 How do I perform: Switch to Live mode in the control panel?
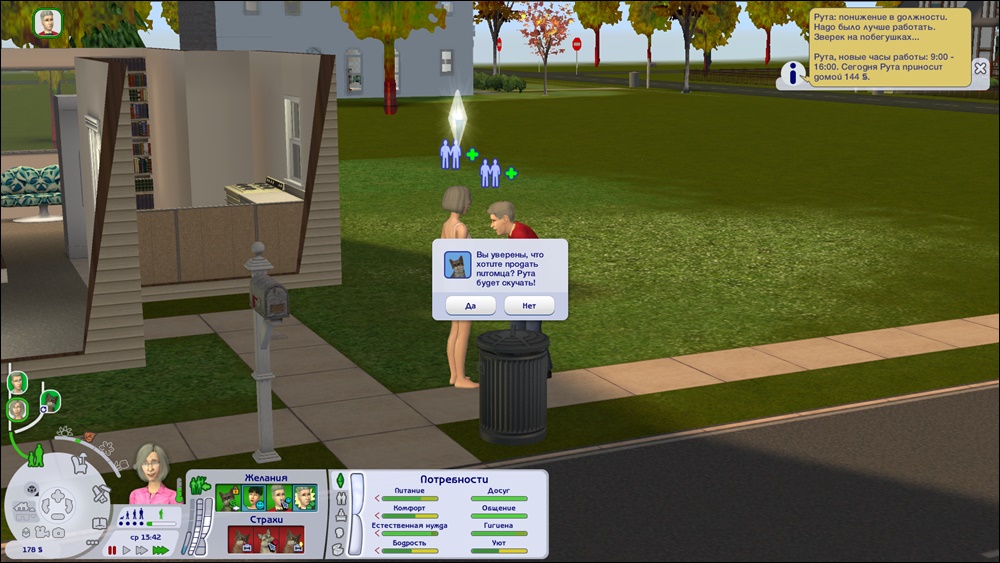point(35,459)
